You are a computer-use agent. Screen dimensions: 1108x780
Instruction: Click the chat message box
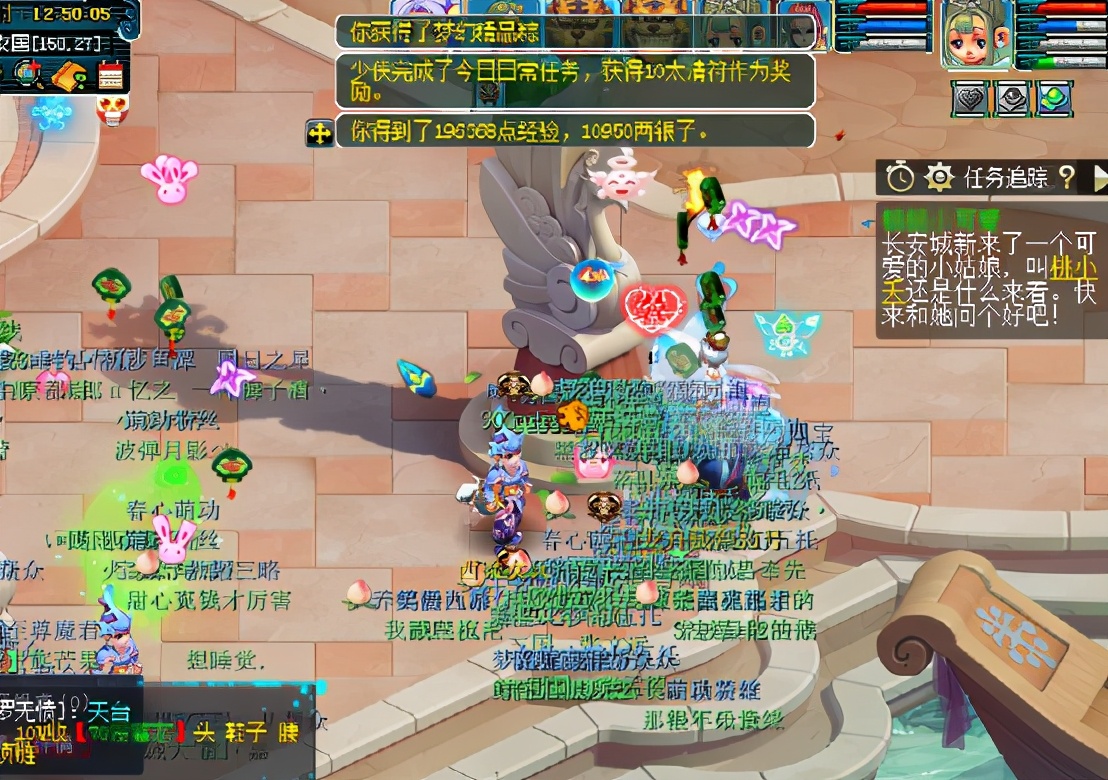[150, 728]
